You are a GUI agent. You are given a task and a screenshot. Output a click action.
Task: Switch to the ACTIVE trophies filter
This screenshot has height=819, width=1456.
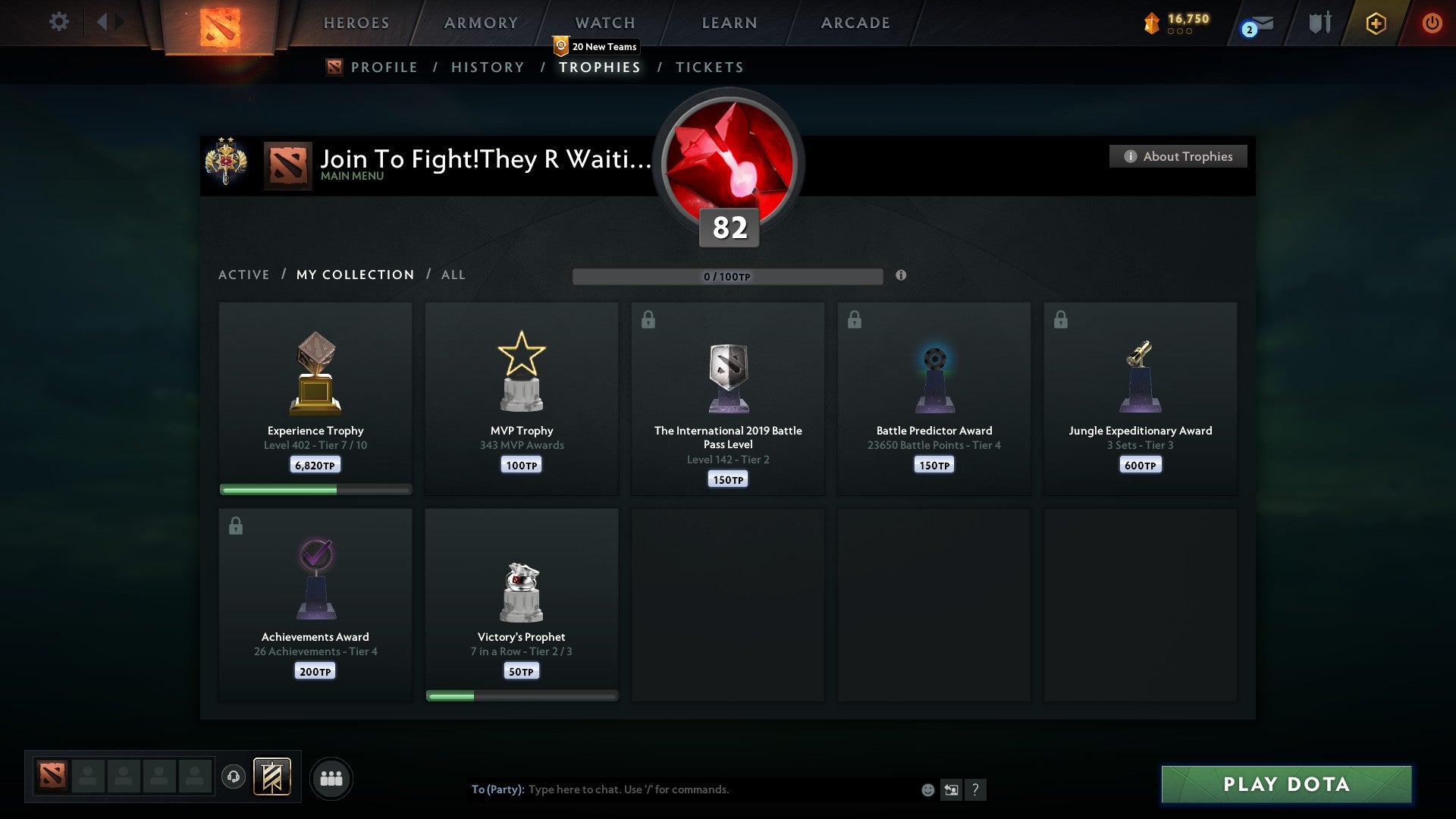(244, 275)
